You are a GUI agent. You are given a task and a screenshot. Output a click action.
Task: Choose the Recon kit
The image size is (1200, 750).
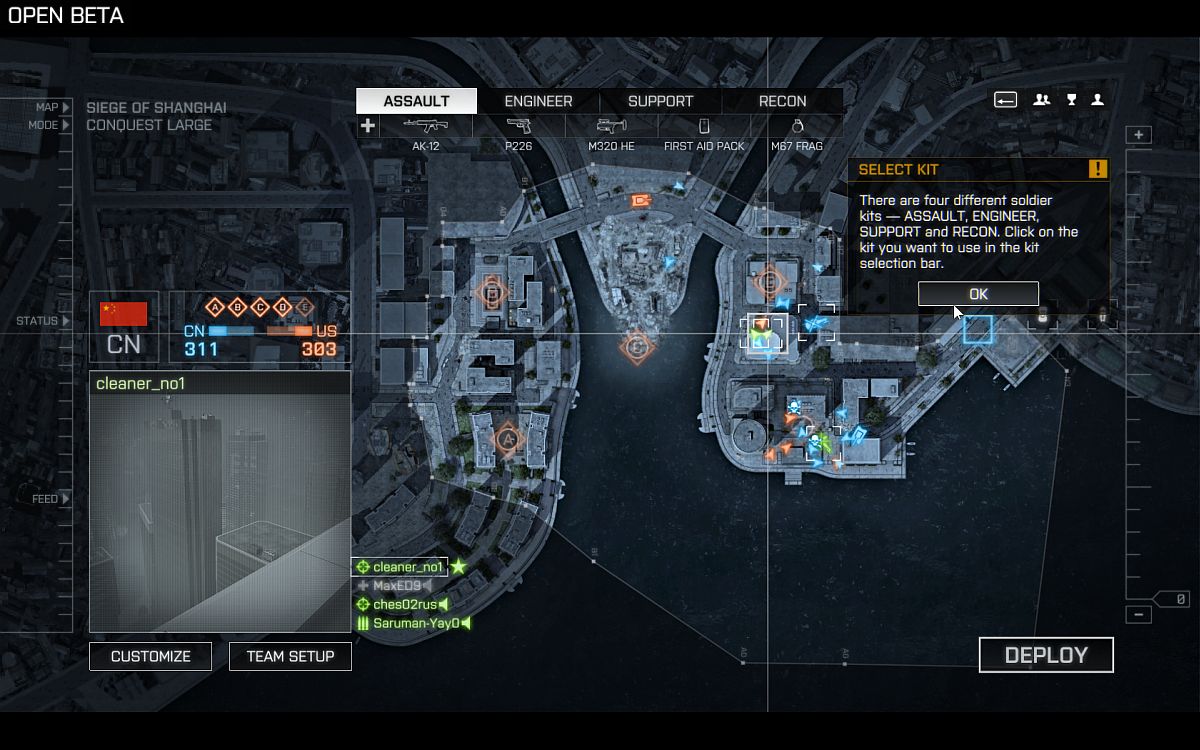(x=782, y=101)
